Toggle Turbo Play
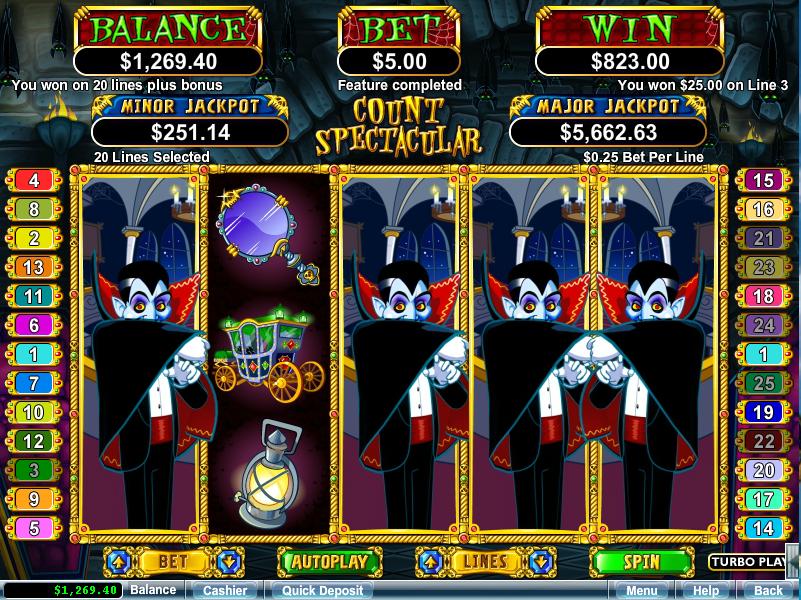The width and height of the screenshot is (801, 600). point(748,561)
